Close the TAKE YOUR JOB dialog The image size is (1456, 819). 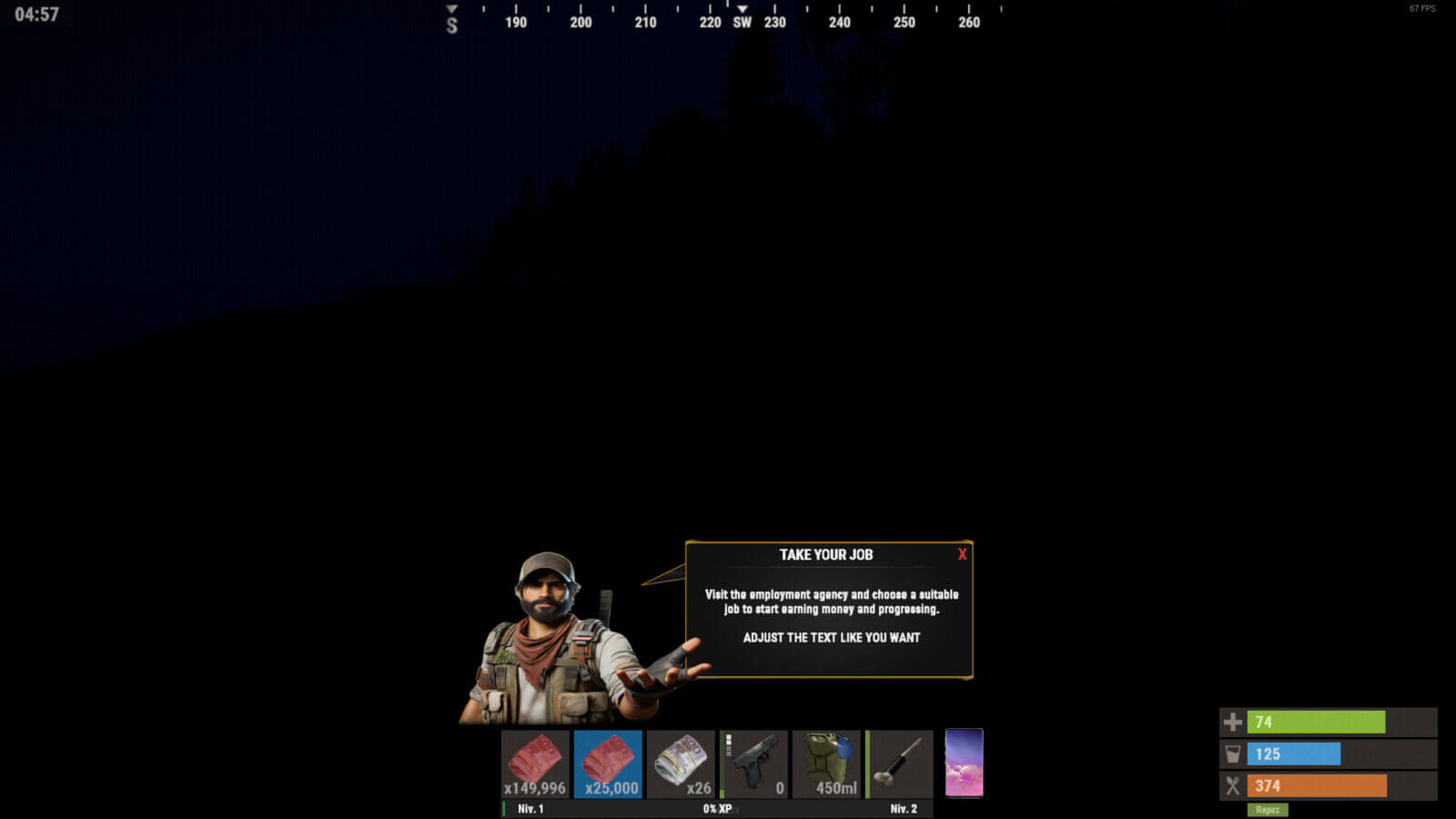[962, 555]
